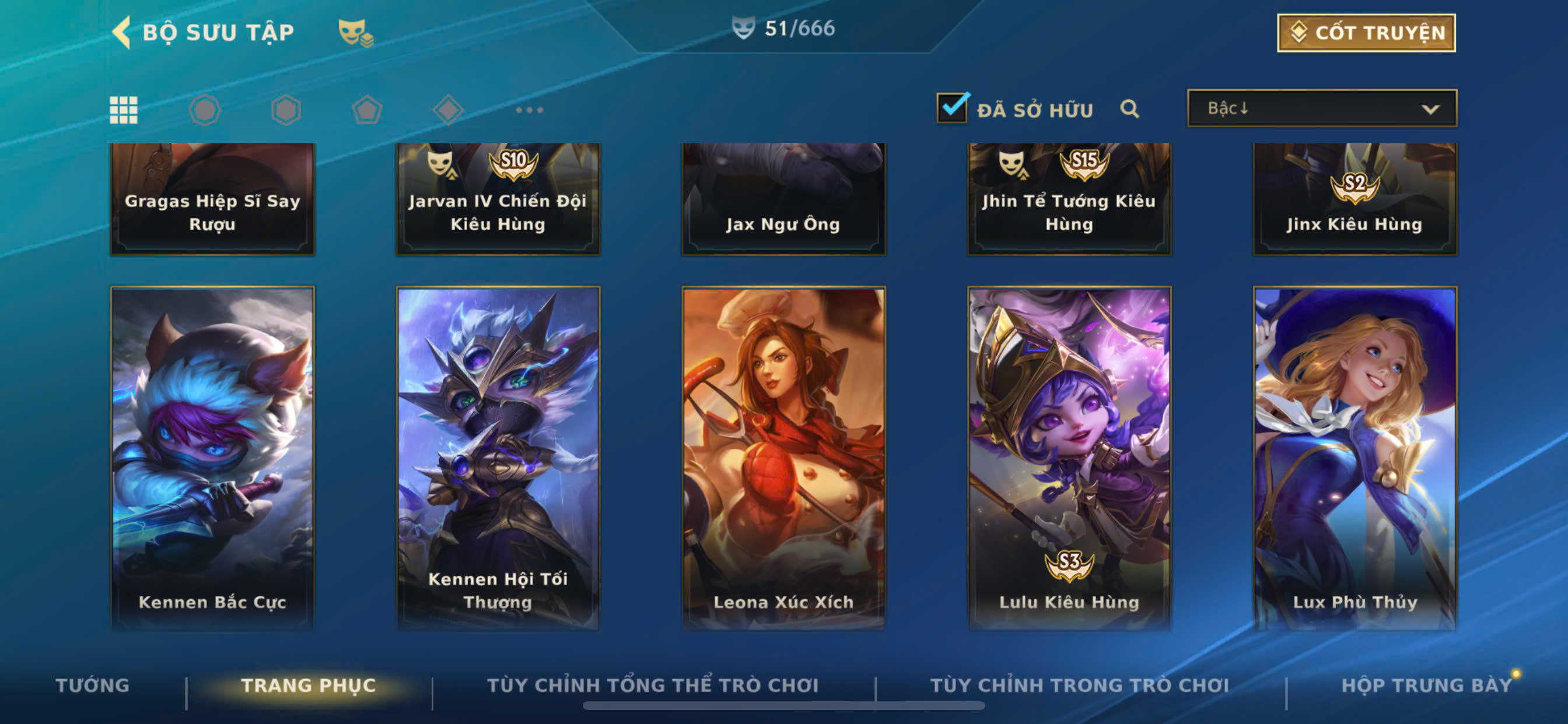Screen dimensions: 1568x724
Task: Open the Hộp Trưng Bày tab
Action: 1426,685
